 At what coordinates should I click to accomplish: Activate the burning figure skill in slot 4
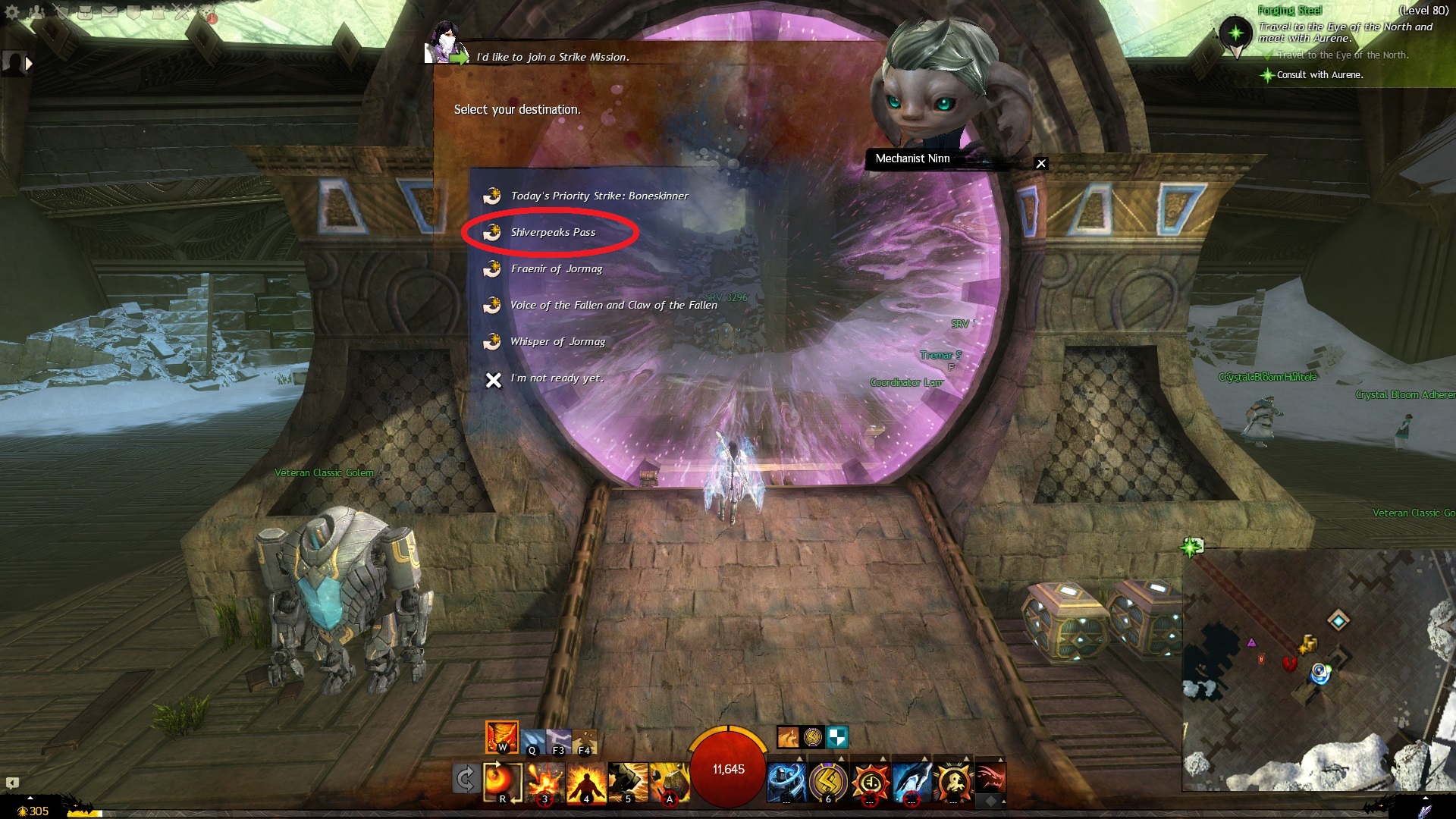pyautogui.click(x=586, y=782)
